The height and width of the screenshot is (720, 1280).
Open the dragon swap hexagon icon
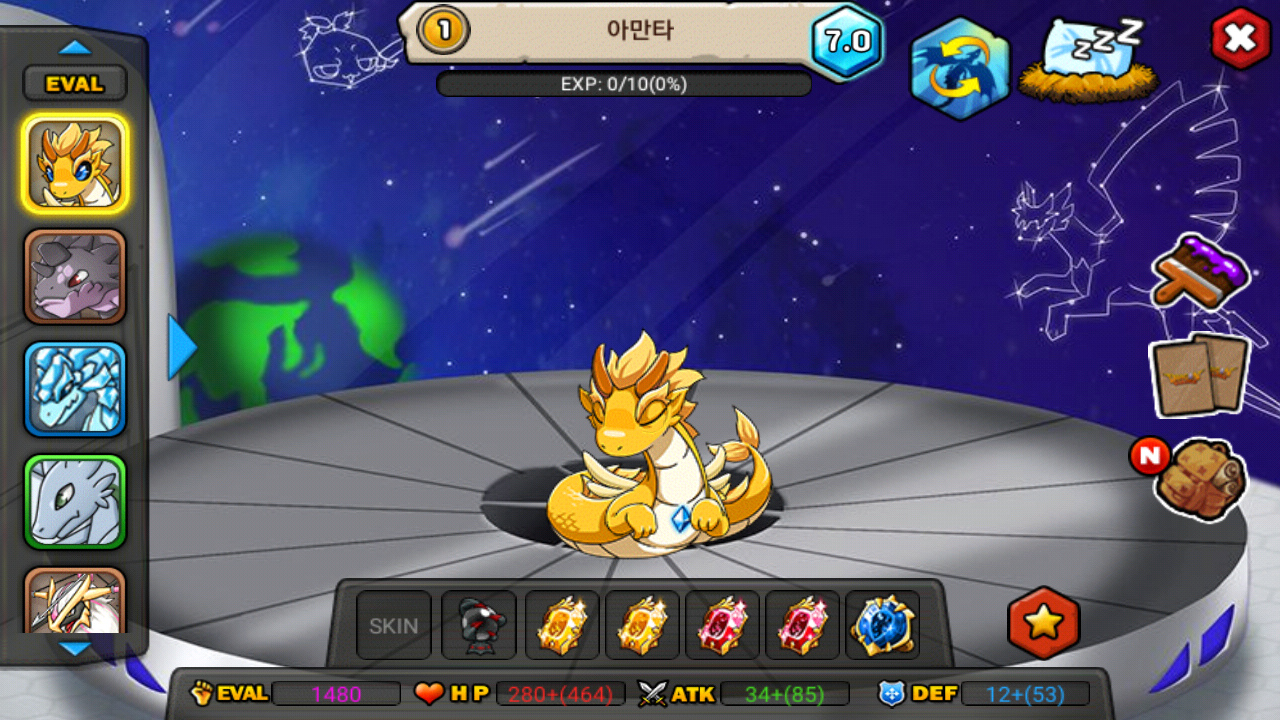[x=959, y=68]
